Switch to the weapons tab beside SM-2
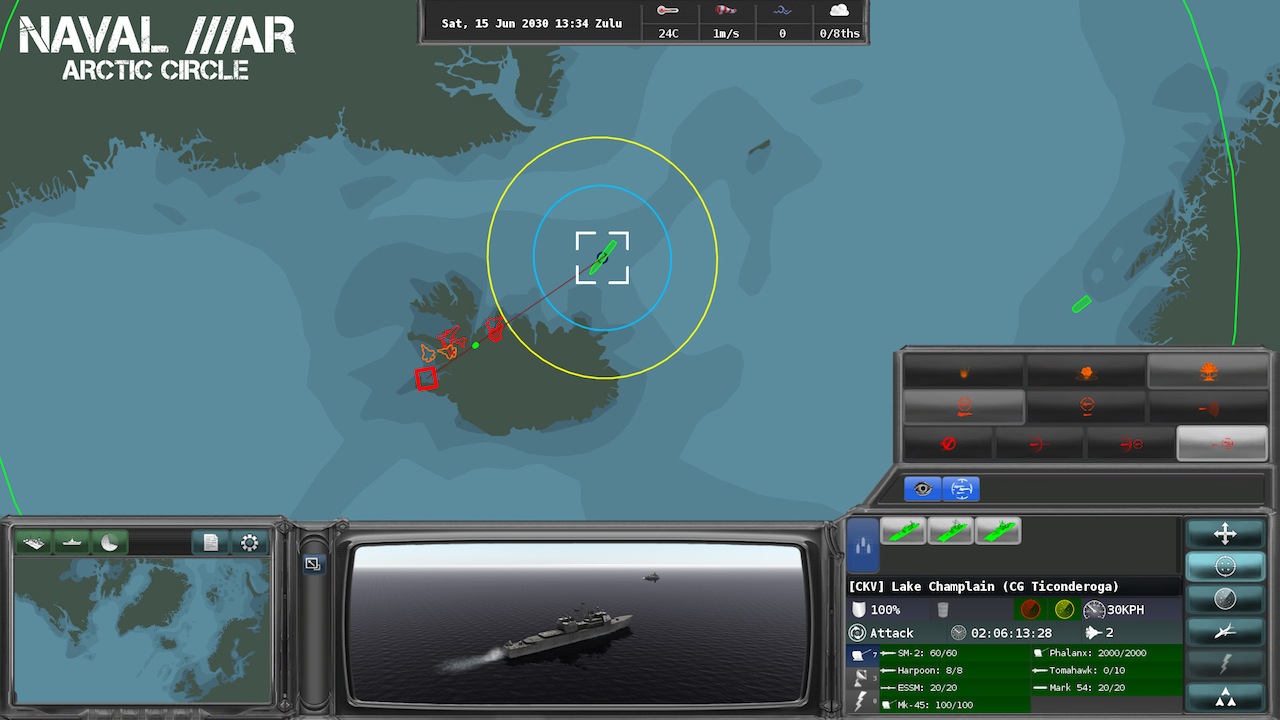1280x720 pixels. coord(861,655)
